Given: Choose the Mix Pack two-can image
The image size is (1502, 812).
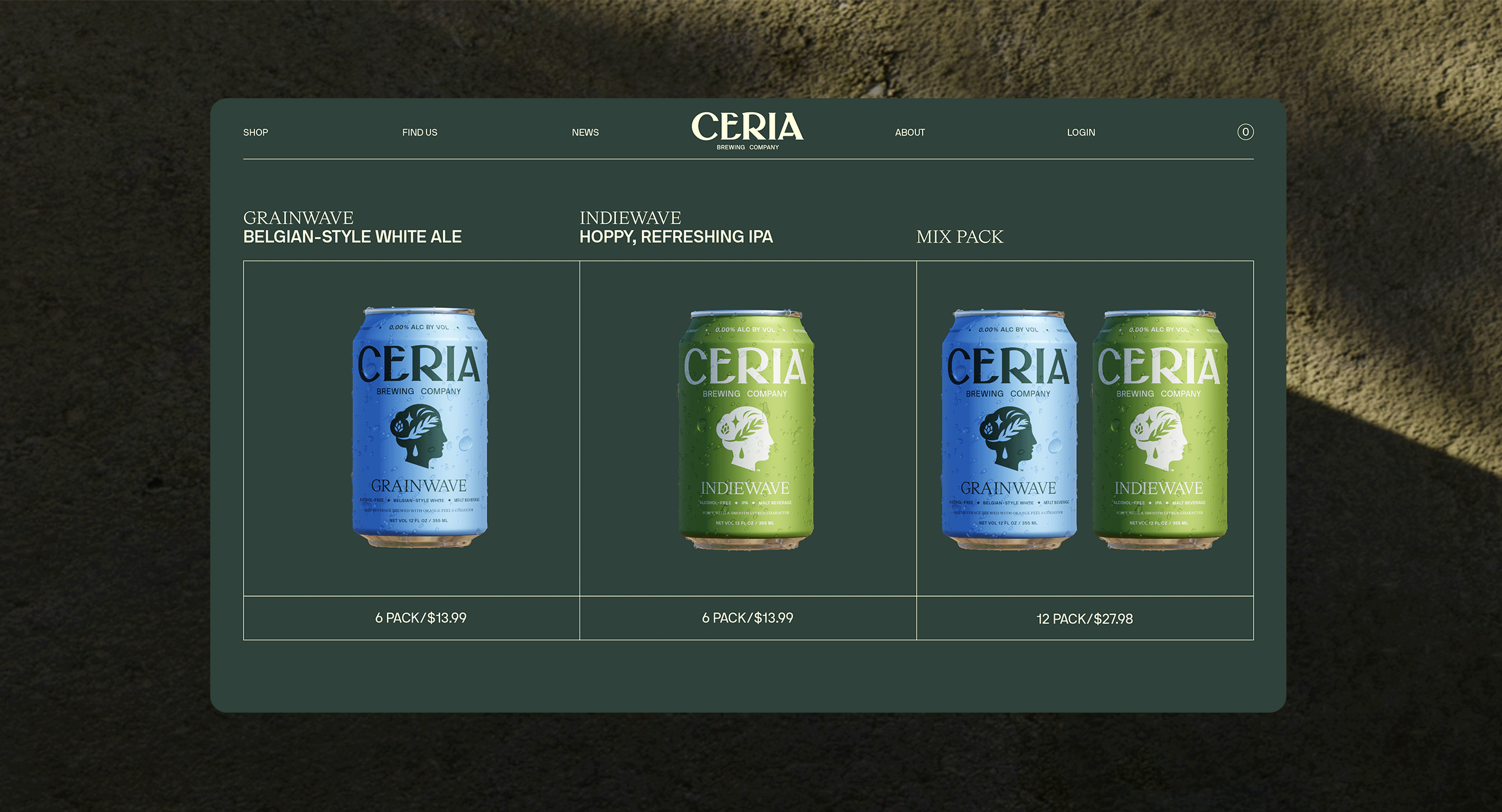Looking at the screenshot, I should click(1084, 429).
